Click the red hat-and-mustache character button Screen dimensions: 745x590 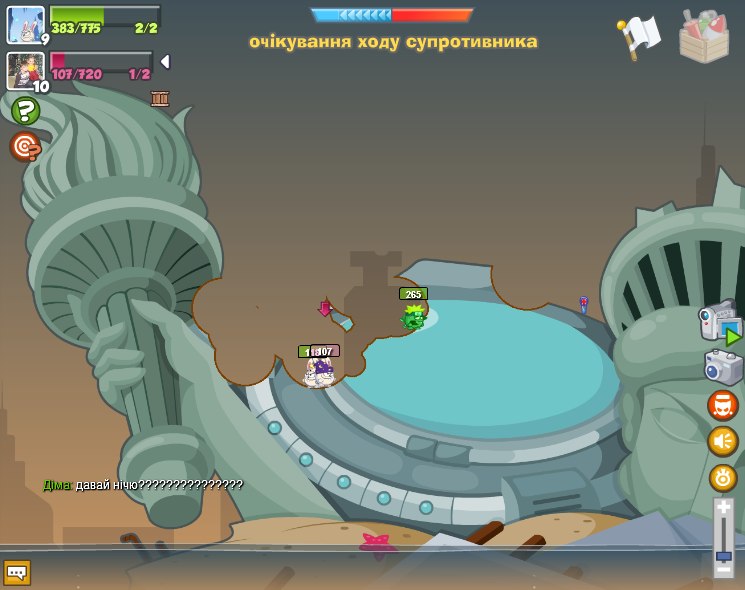click(x=723, y=405)
